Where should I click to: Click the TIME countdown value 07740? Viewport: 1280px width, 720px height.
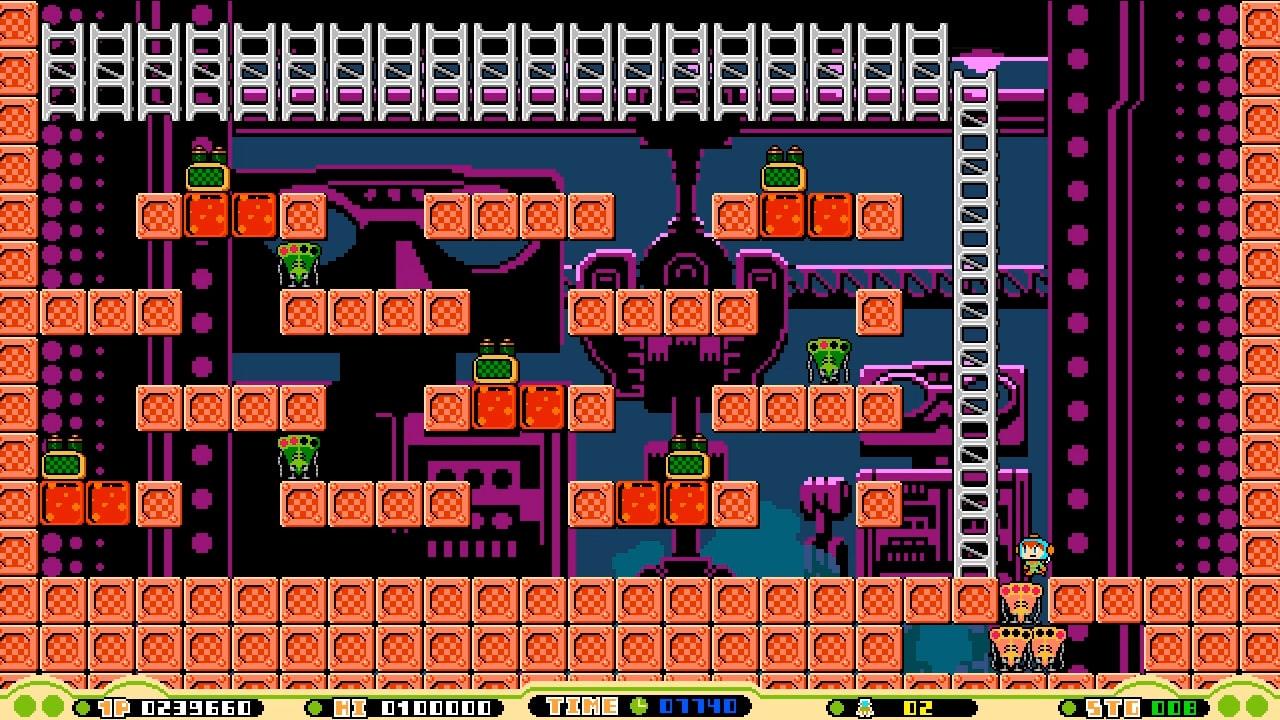point(696,704)
